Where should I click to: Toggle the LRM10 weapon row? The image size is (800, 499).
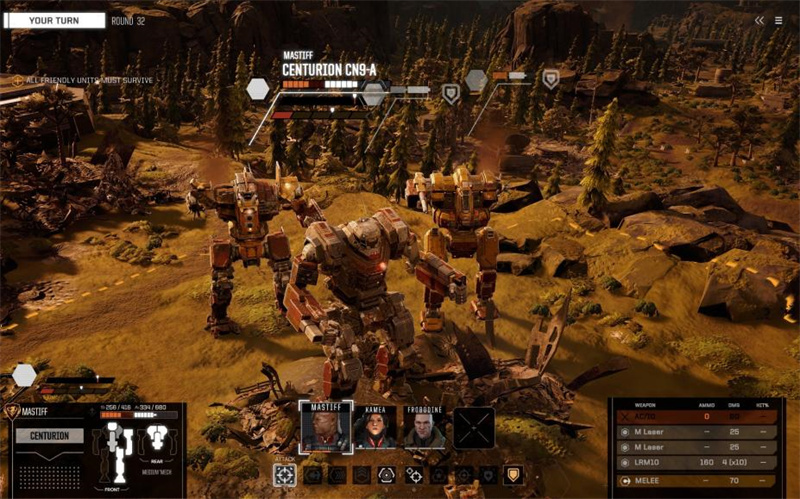click(696, 463)
